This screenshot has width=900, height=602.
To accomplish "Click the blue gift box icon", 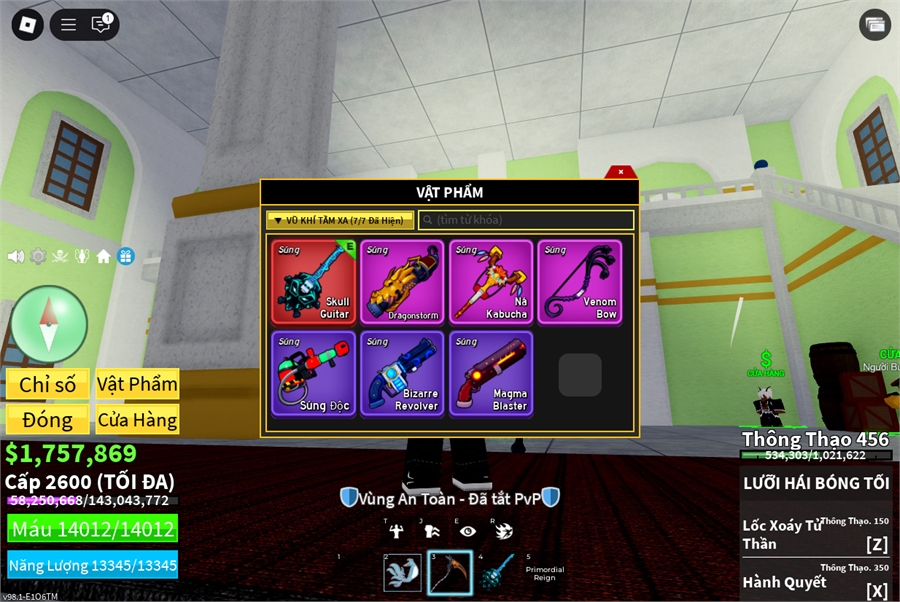I will coord(125,256).
